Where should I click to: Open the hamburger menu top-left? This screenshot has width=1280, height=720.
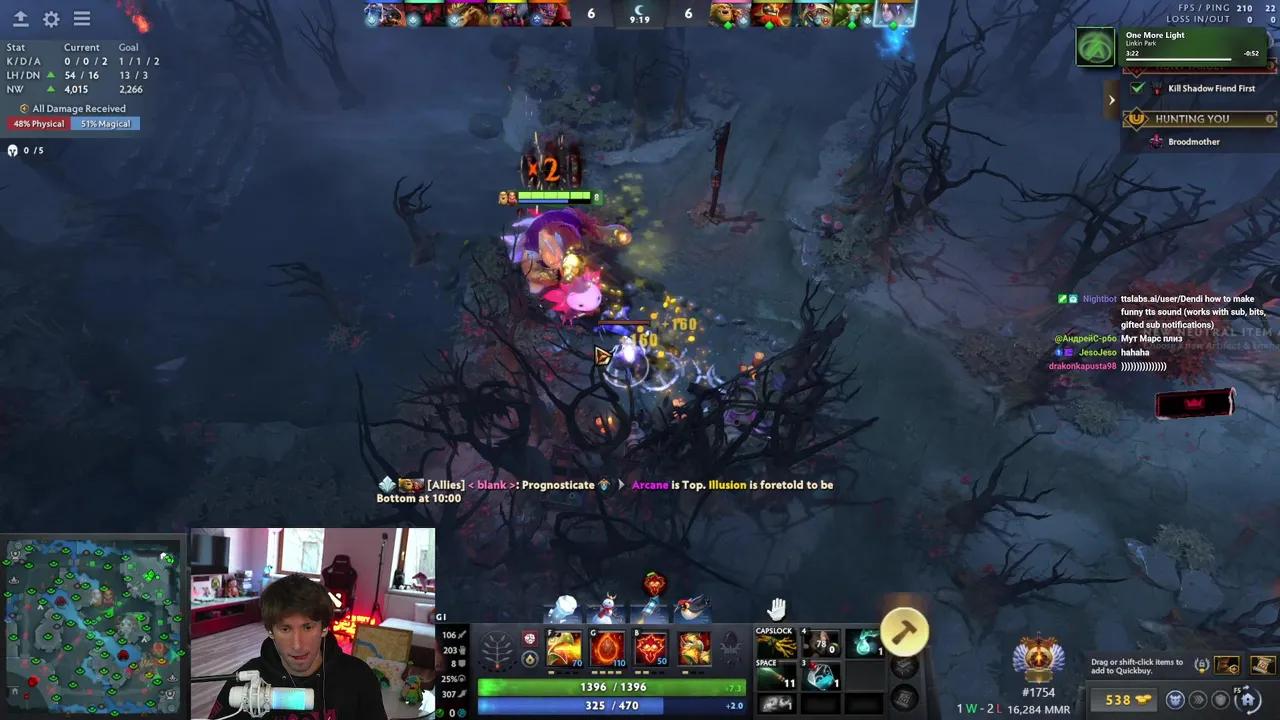pyautogui.click(x=81, y=18)
